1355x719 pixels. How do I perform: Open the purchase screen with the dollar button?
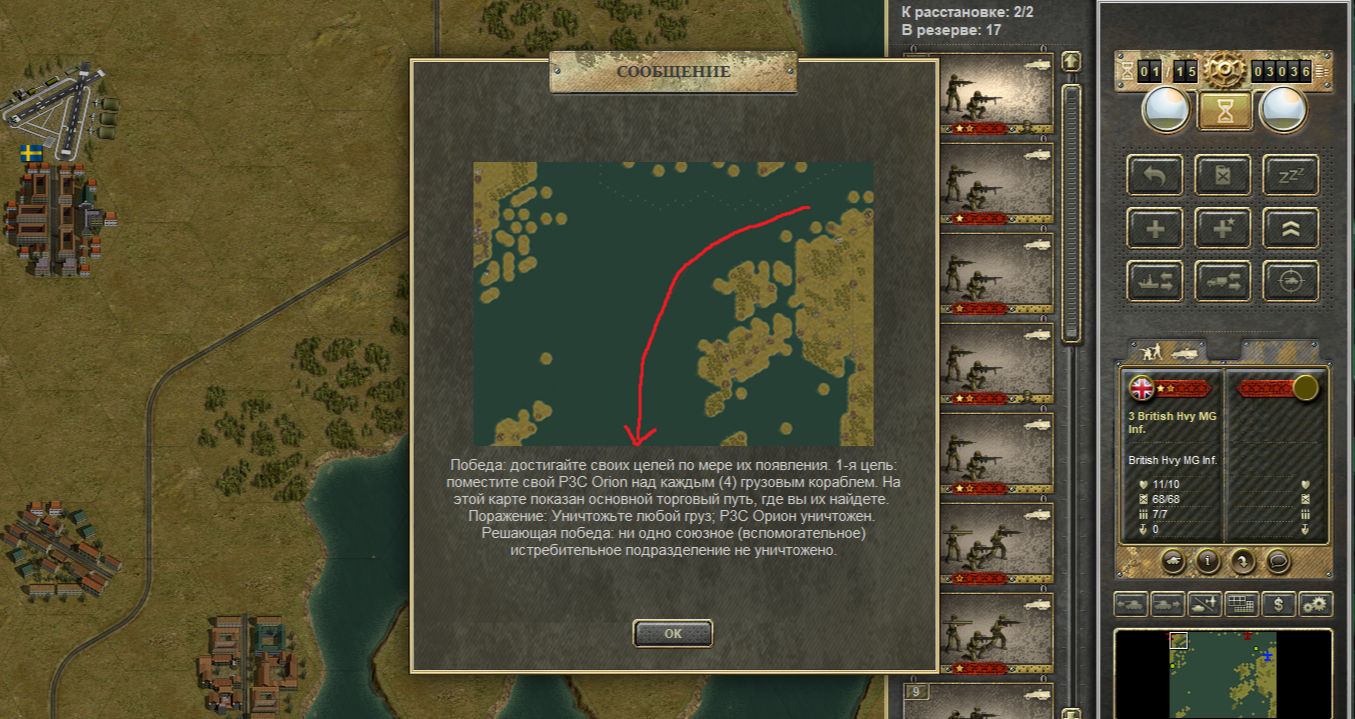(1279, 604)
